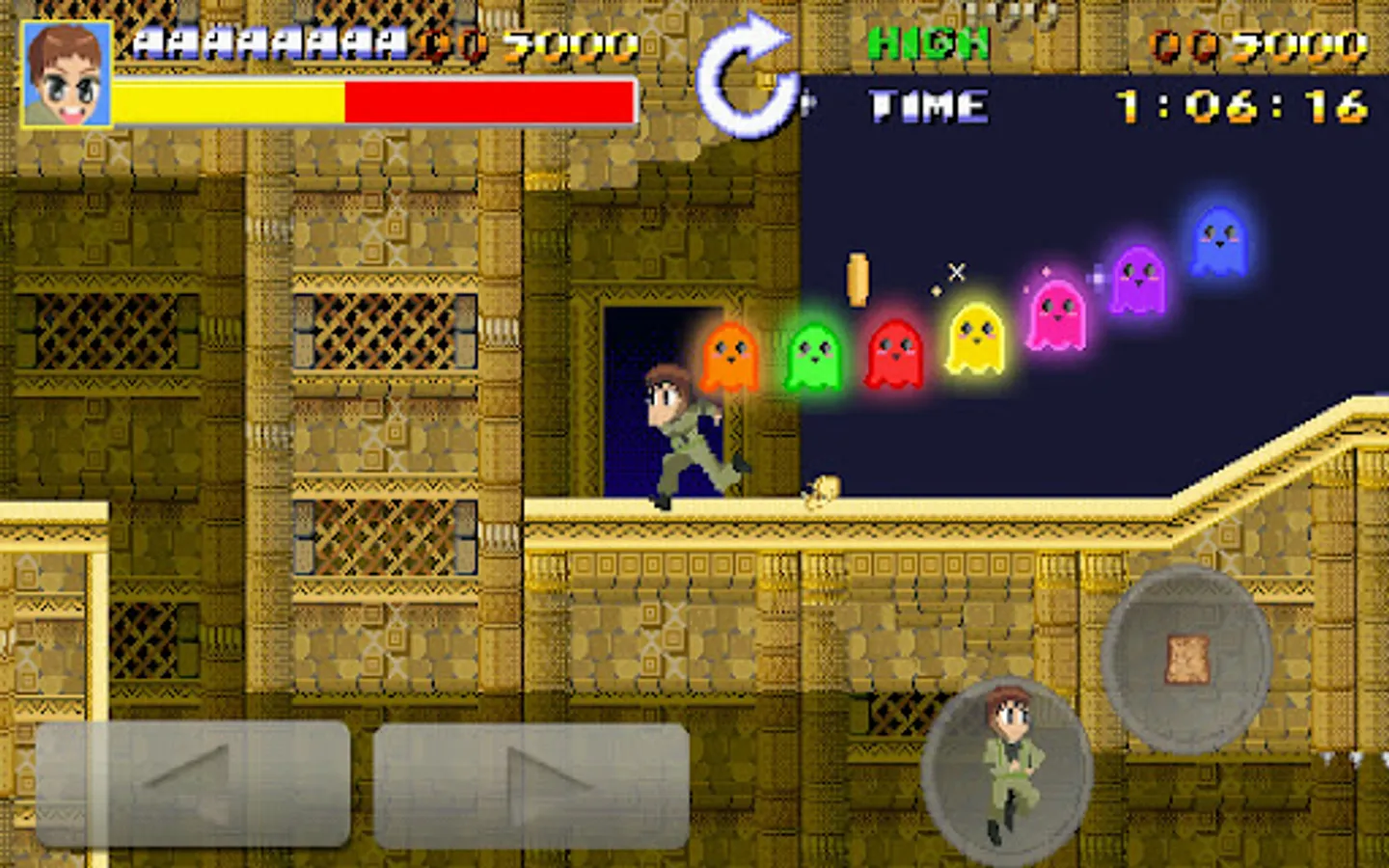Click the purple ghost sprite
Image resolution: width=1389 pixels, height=868 pixels.
[x=1141, y=280]
